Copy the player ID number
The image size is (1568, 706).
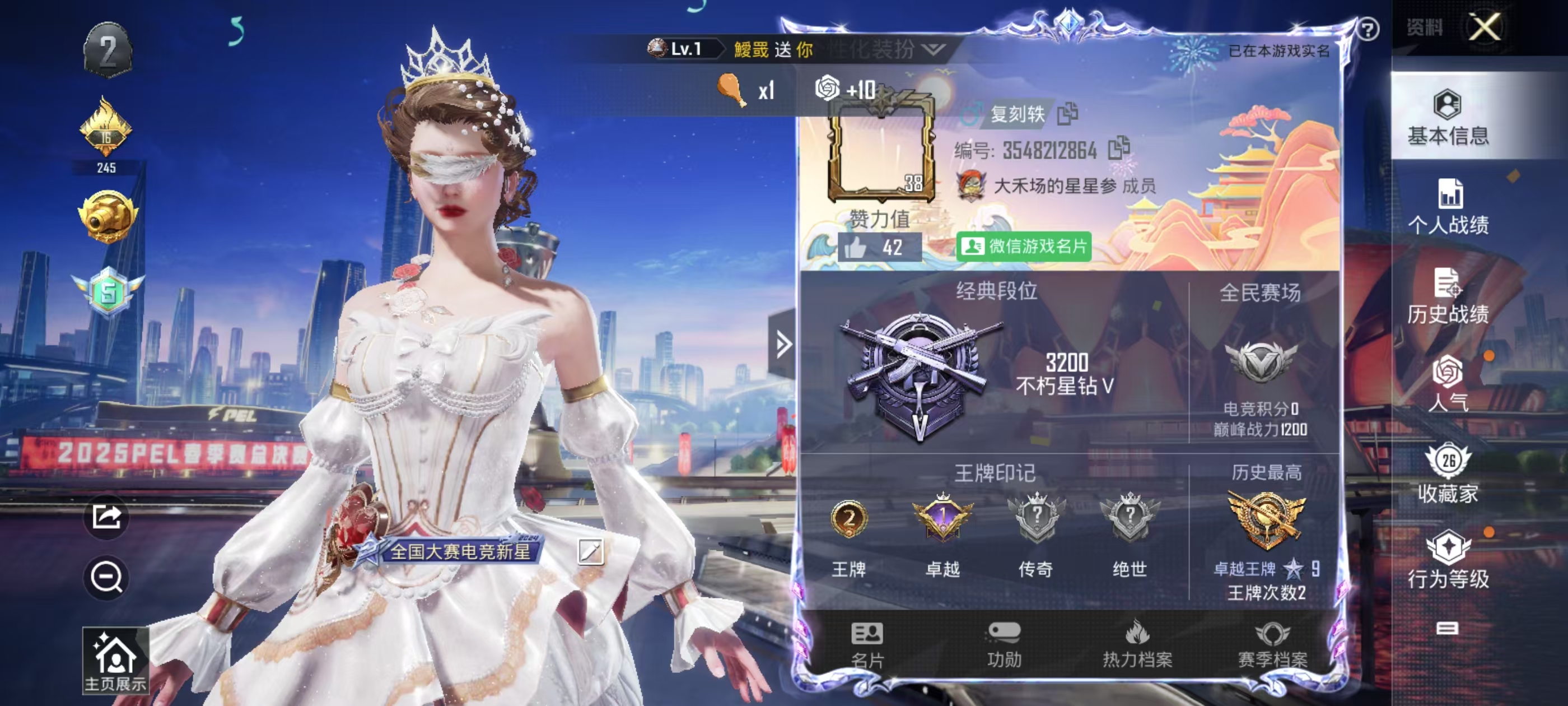pos(1118,148)
